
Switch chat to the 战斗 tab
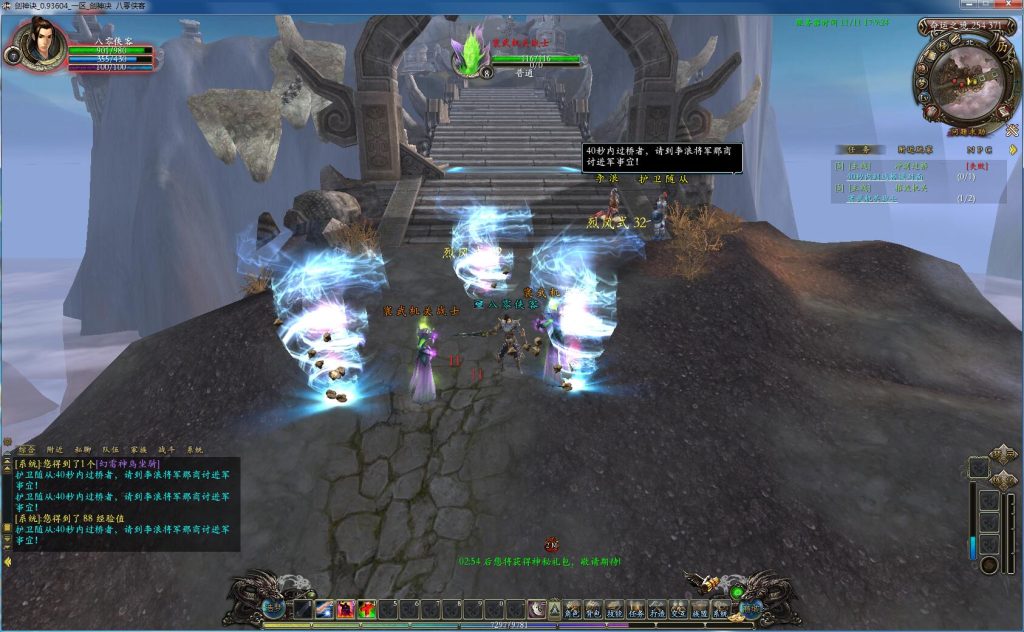167,450
